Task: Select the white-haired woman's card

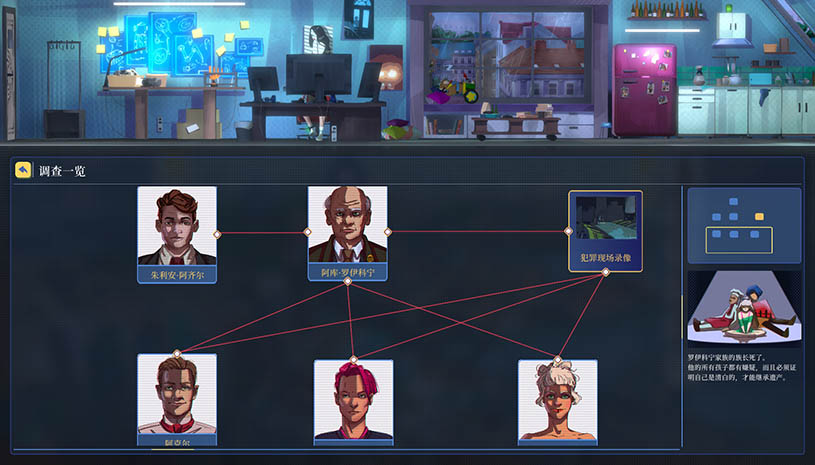Action: pos(557,402)
